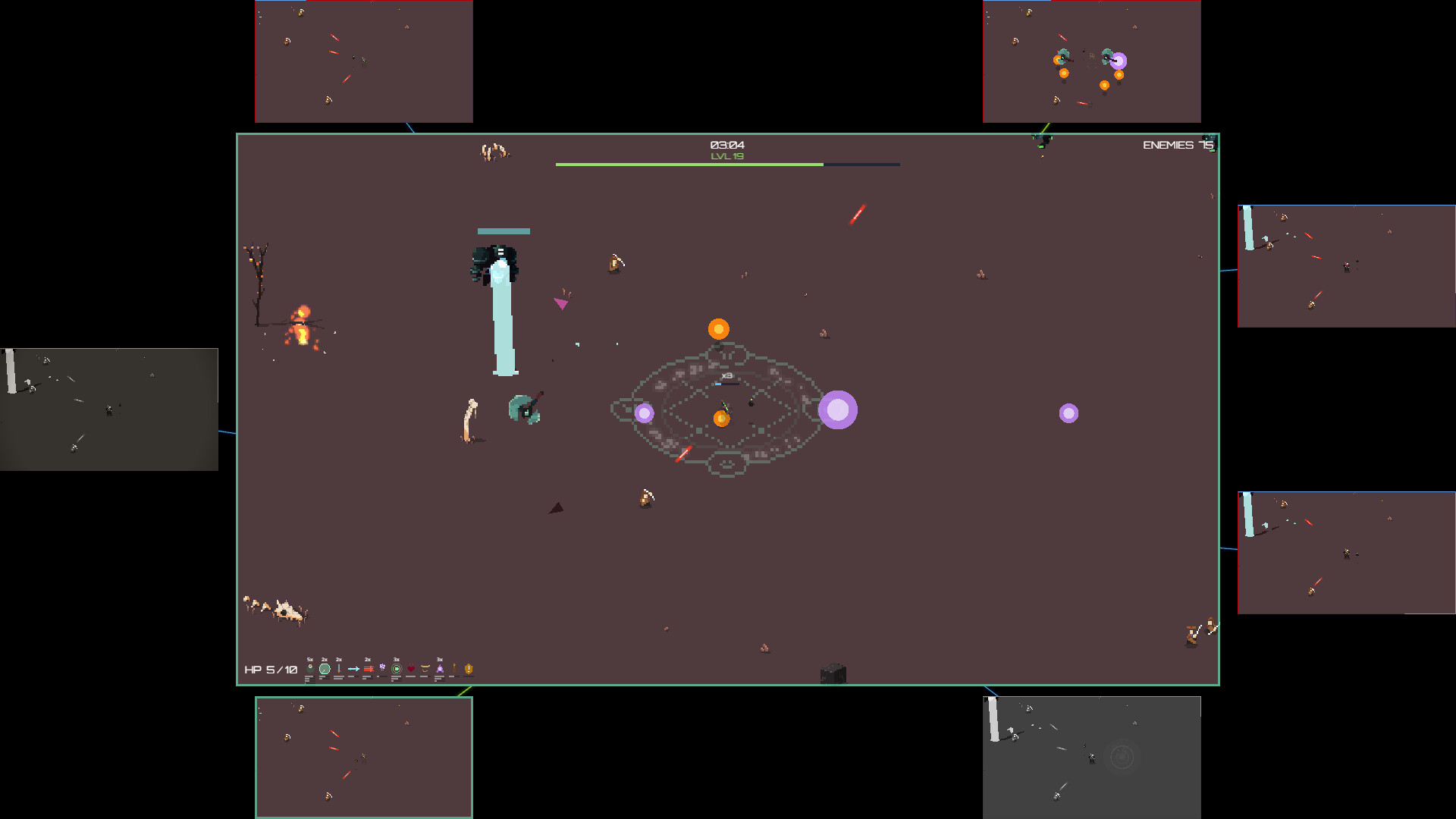The image size is (1456, 819).
Task: Open the top-left spectator view thumbnail
Action: point(363,61)
